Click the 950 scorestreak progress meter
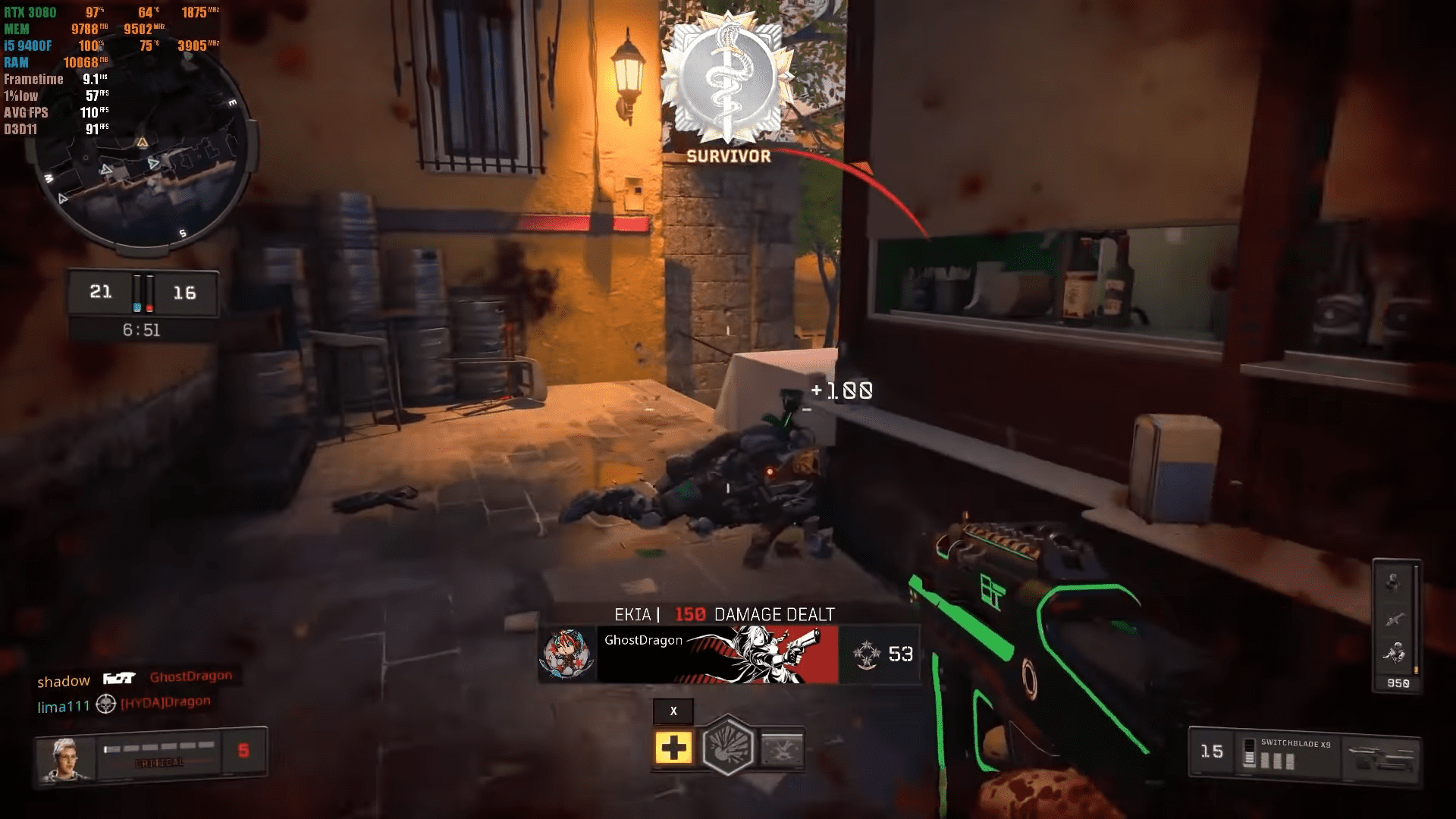1456x819 pixels. [1398, 682]
